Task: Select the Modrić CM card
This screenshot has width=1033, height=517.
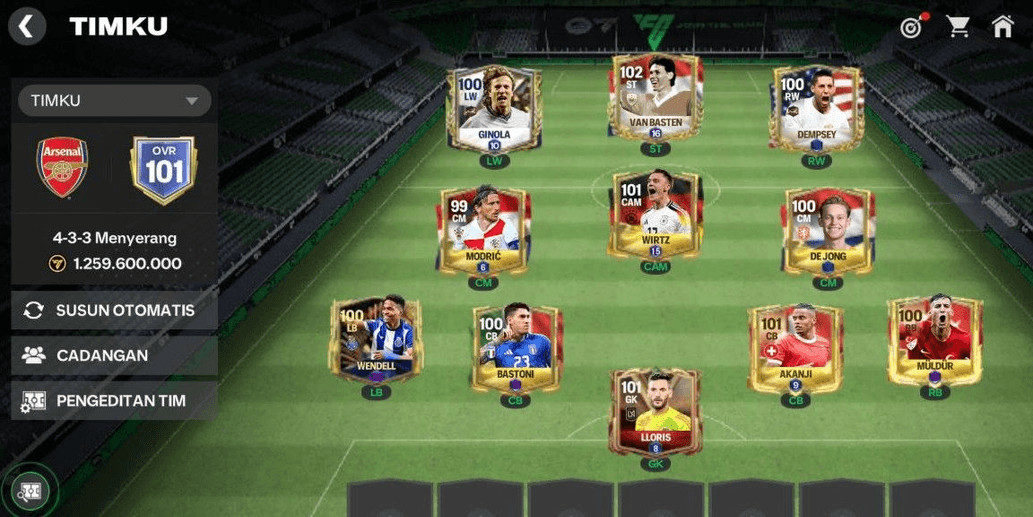Action: (x=483, y=229)
